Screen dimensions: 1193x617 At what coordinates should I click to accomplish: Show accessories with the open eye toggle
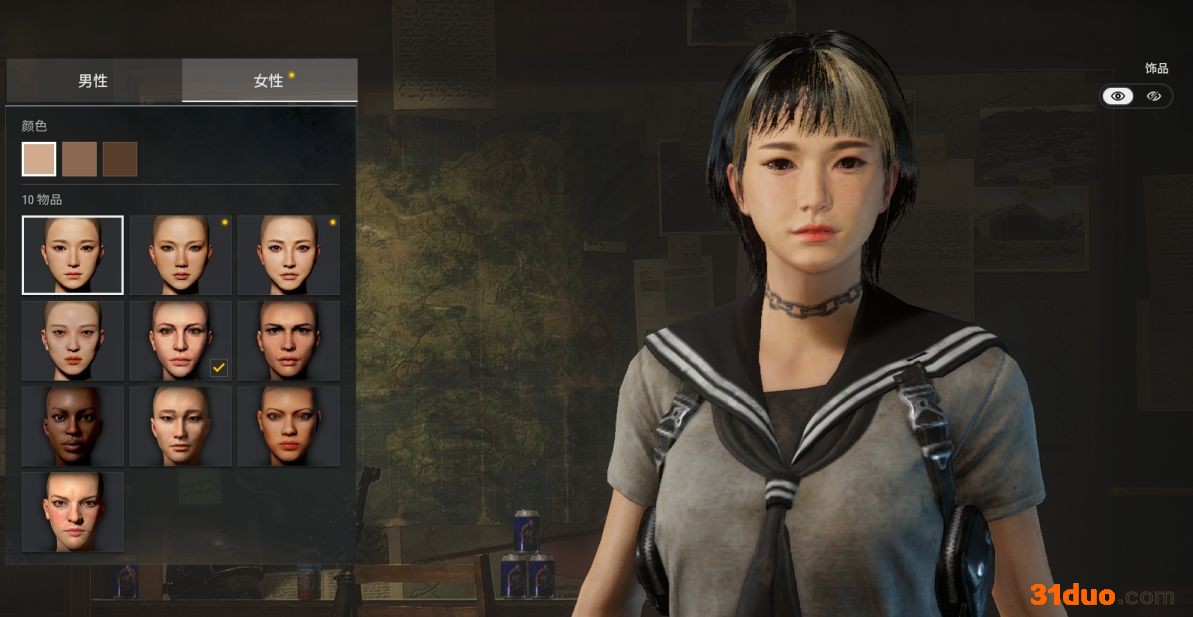click(x=1118, y=96)
